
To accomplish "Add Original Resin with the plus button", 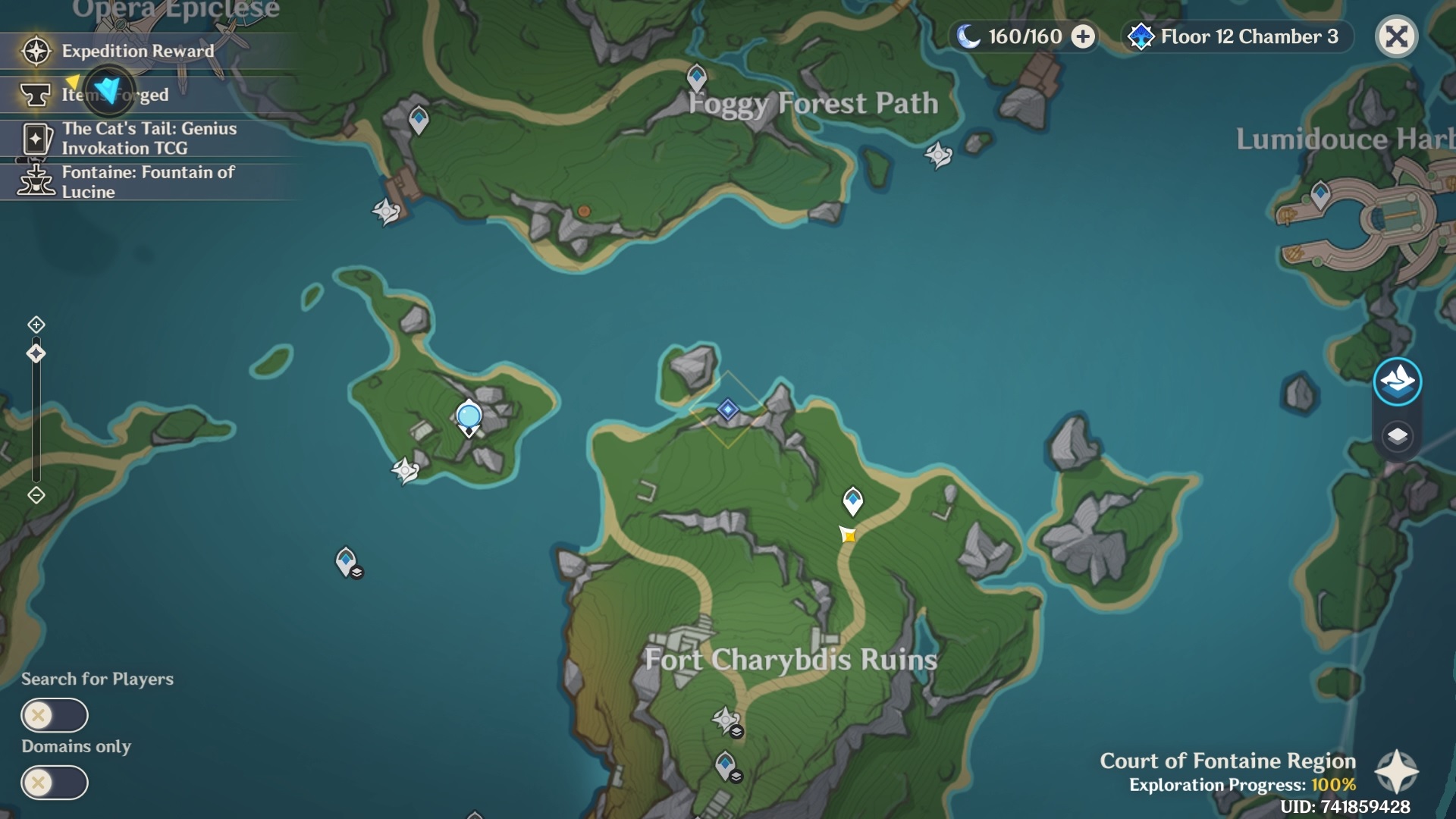I will tap(1083, 36).
